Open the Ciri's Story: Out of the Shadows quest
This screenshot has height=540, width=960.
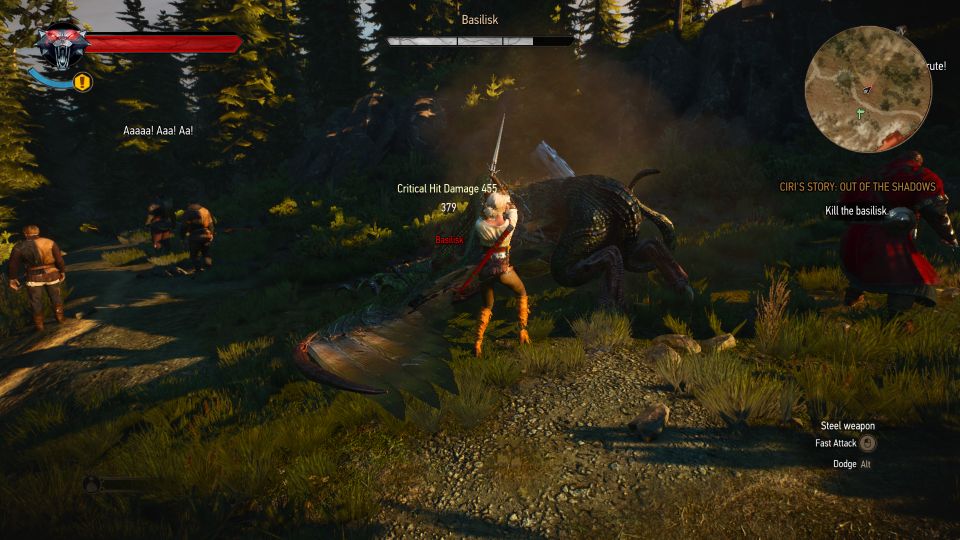coord(857,187)
